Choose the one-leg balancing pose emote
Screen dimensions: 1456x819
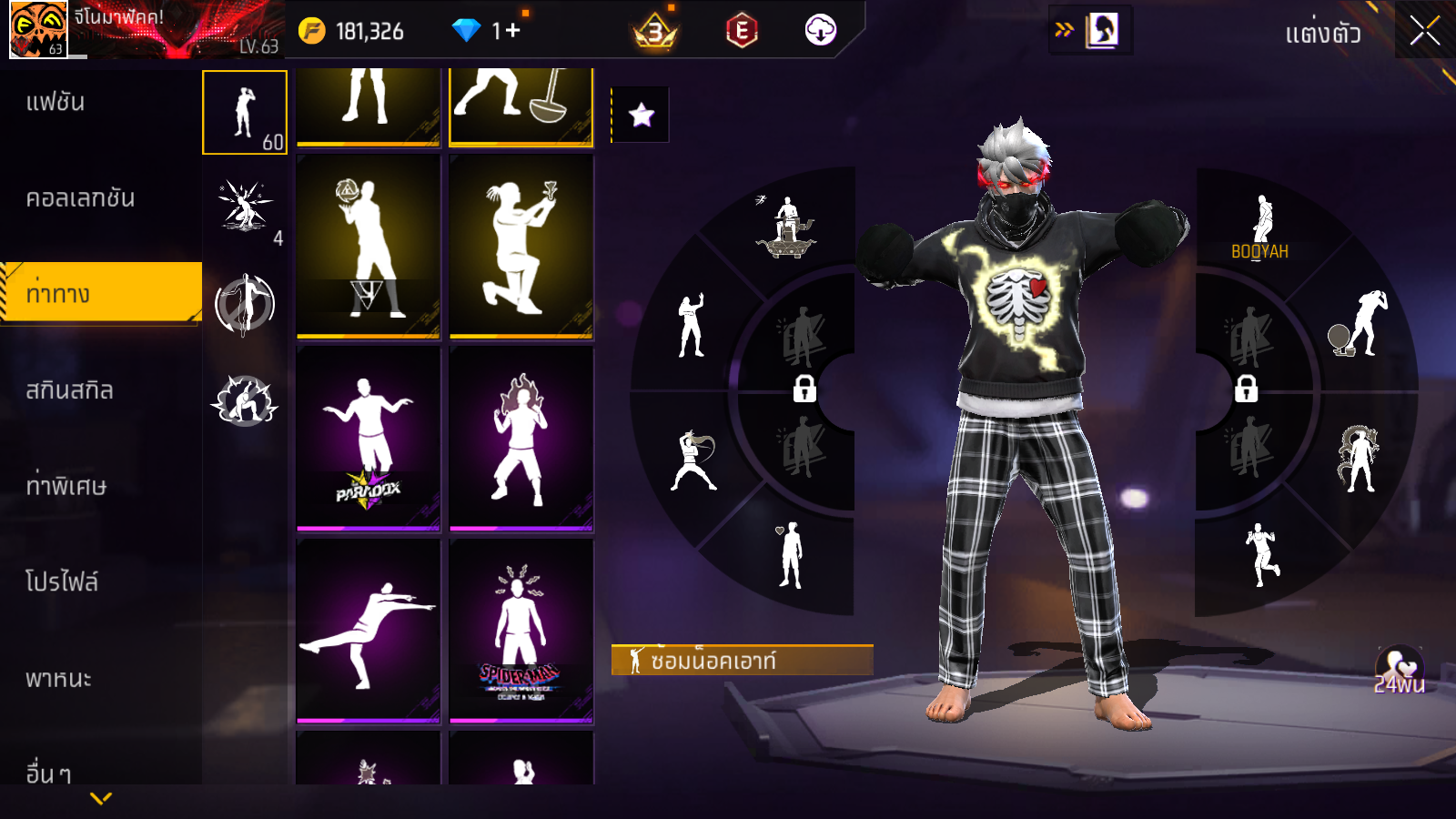point(369,631)
